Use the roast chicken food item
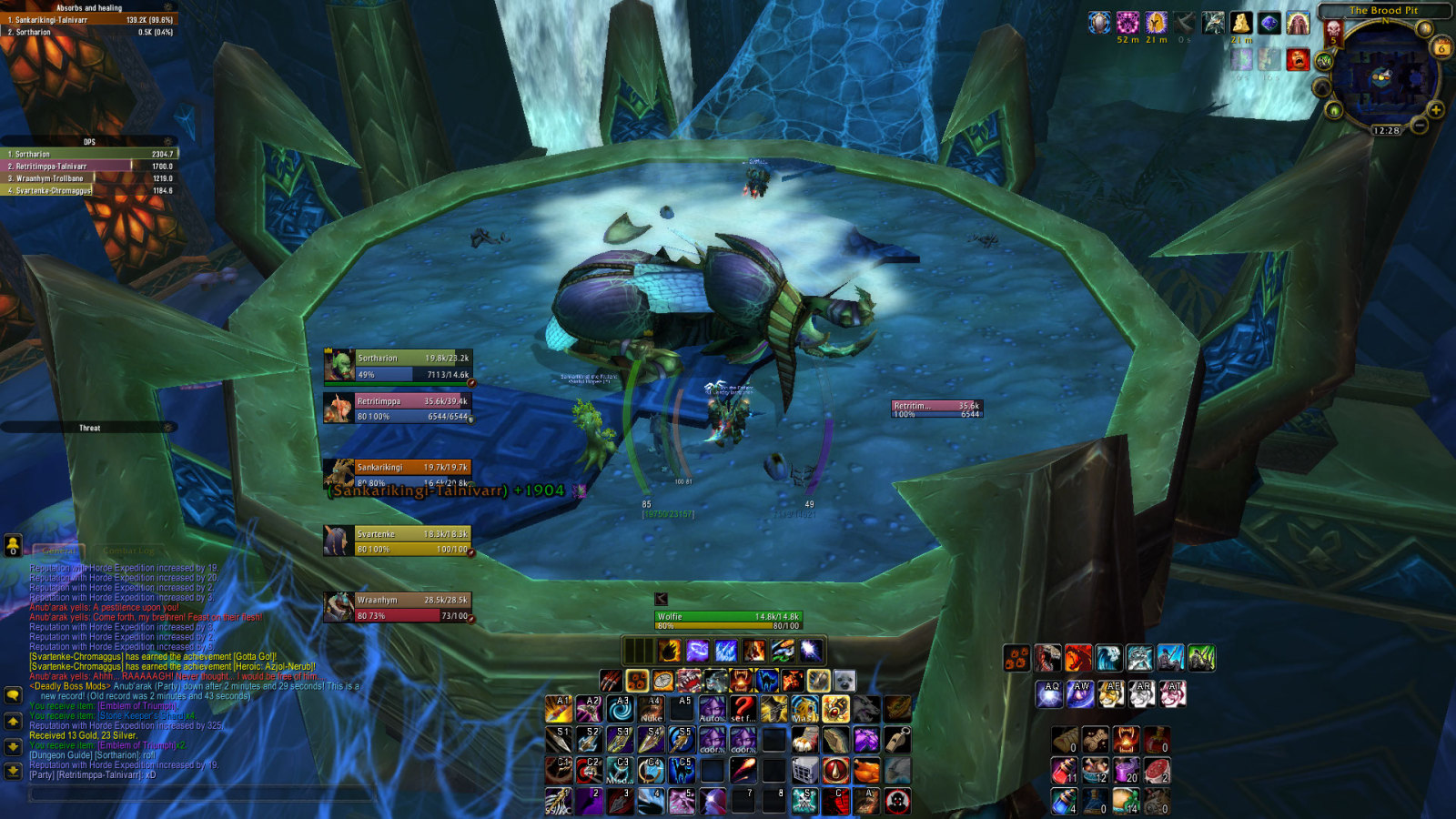The height and width of the screenshot is (819, 1456). pyautogui.click(x=866, y=771)
